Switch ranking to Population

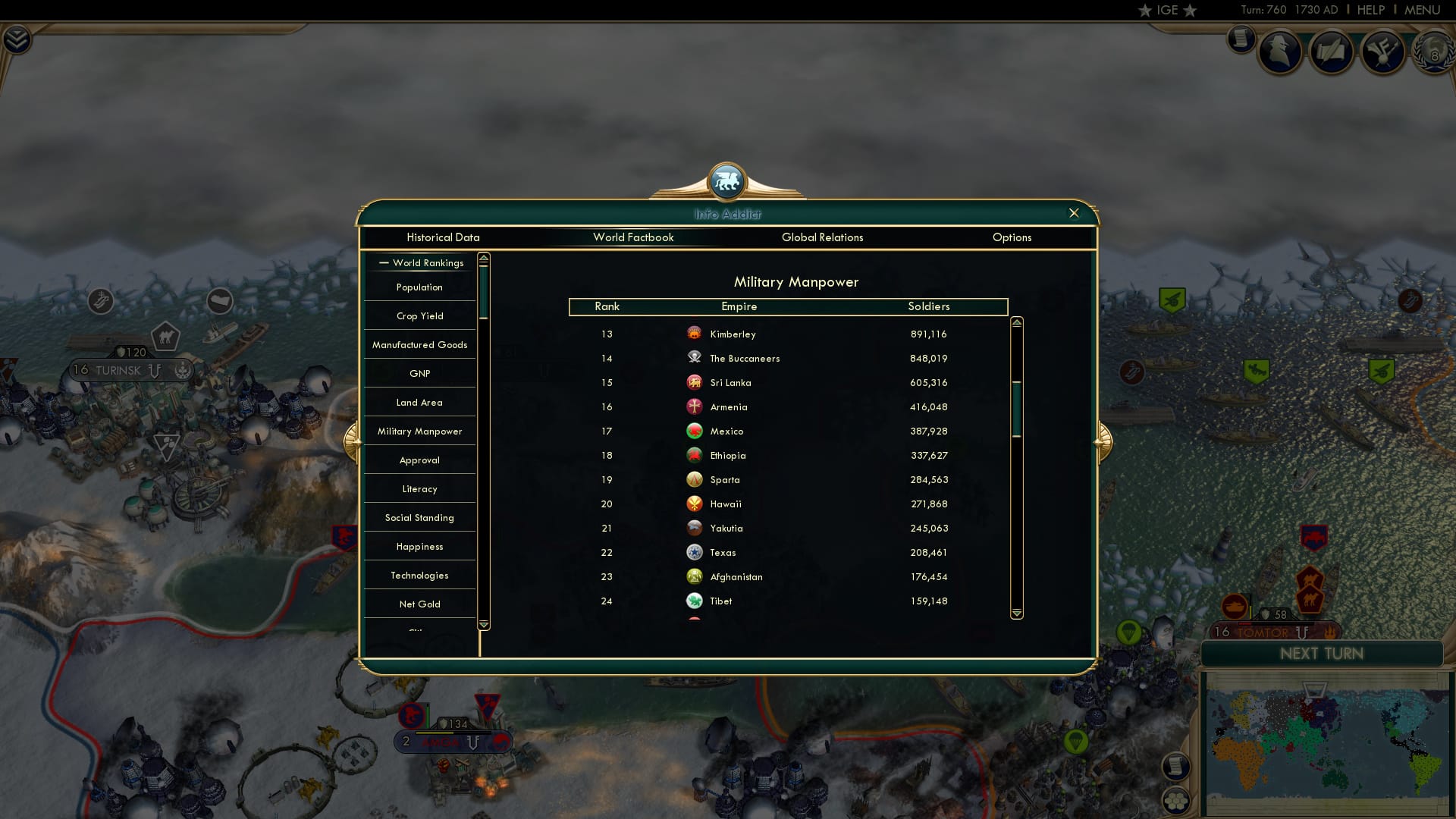pos(419,287)
